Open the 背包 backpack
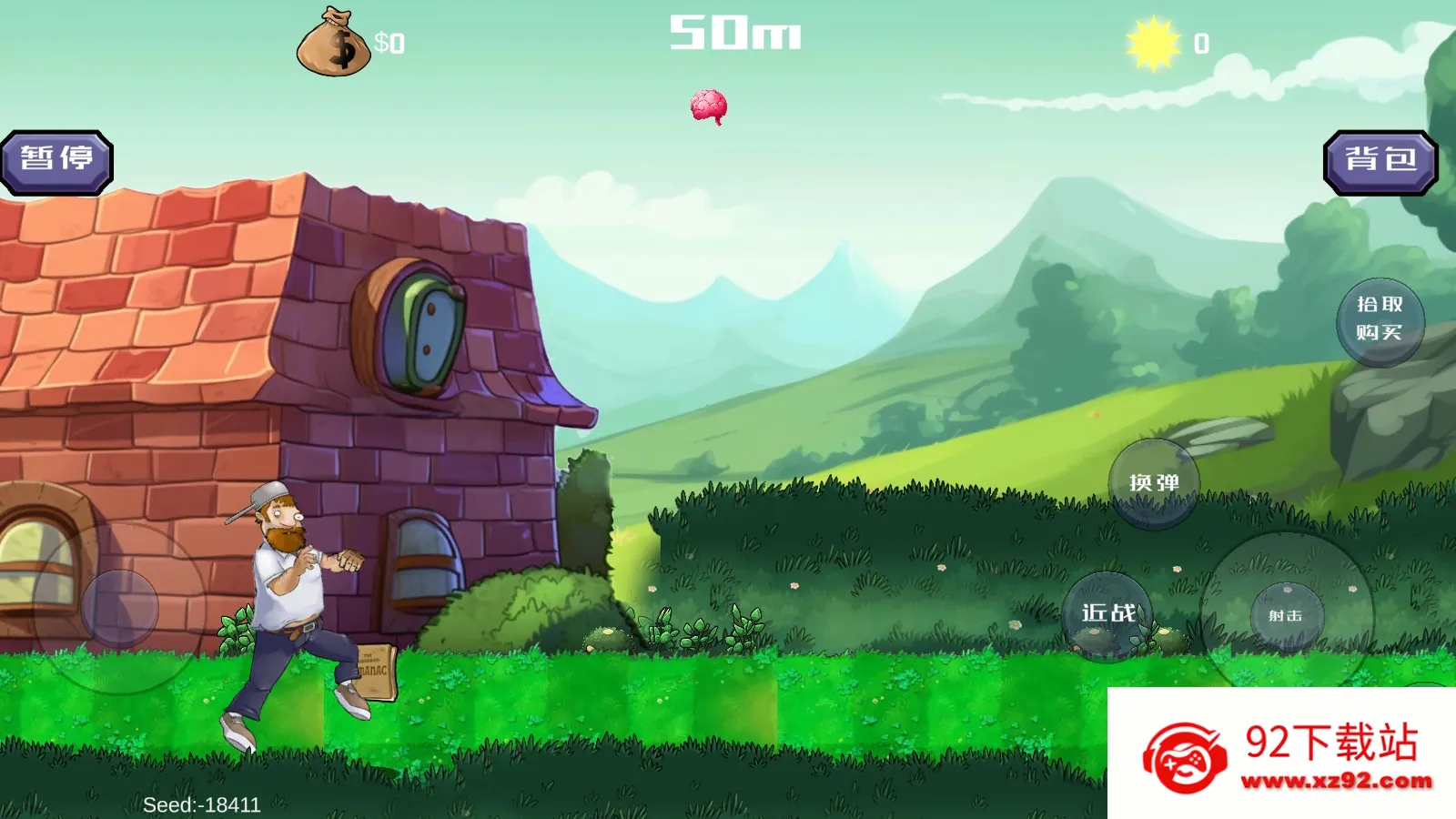This screenshot has height=819, width=1456. point(1380,162)
